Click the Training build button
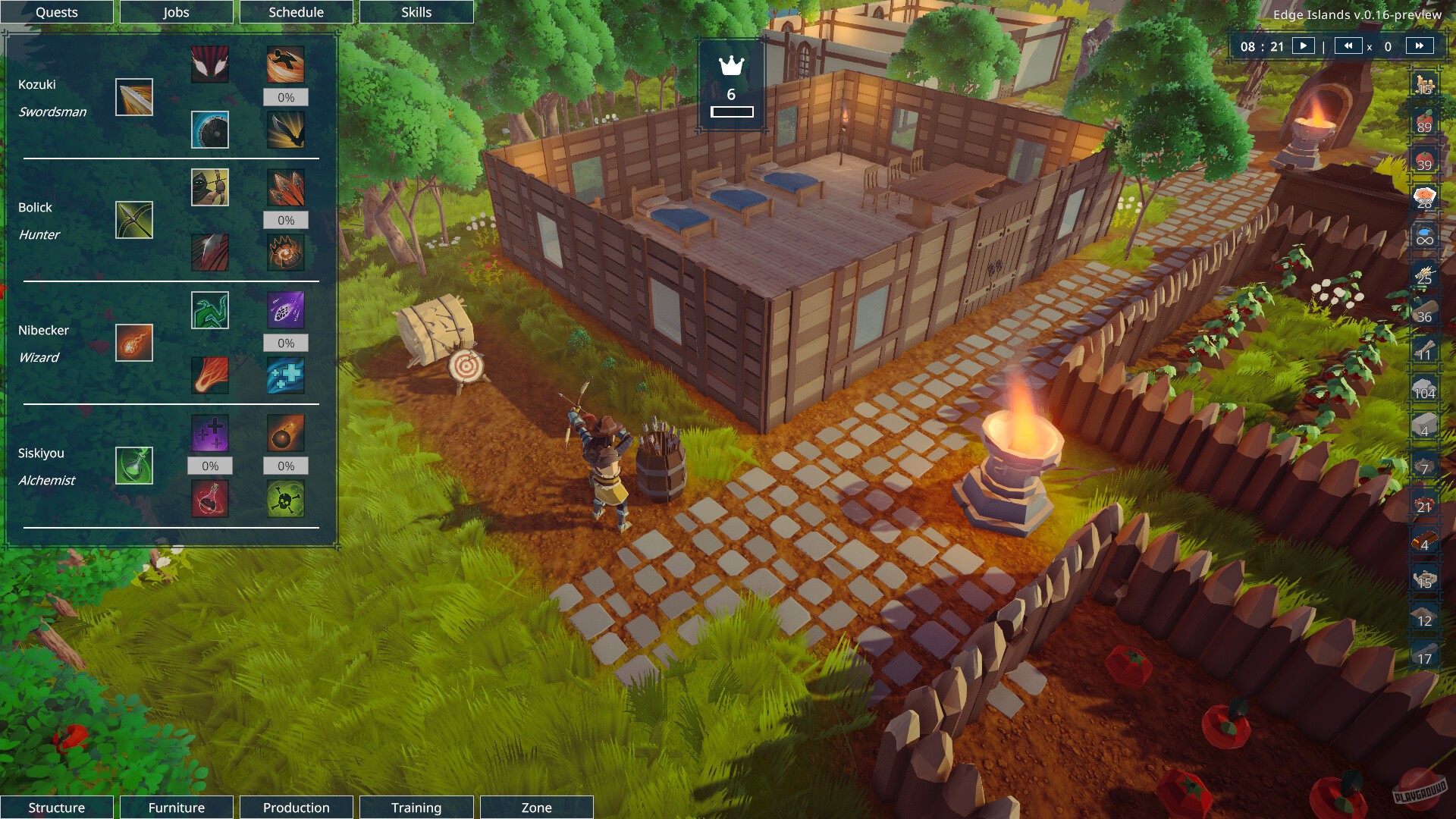This screenshot has width=1456, height=819. pyautogui.click(x=416, y=807)
